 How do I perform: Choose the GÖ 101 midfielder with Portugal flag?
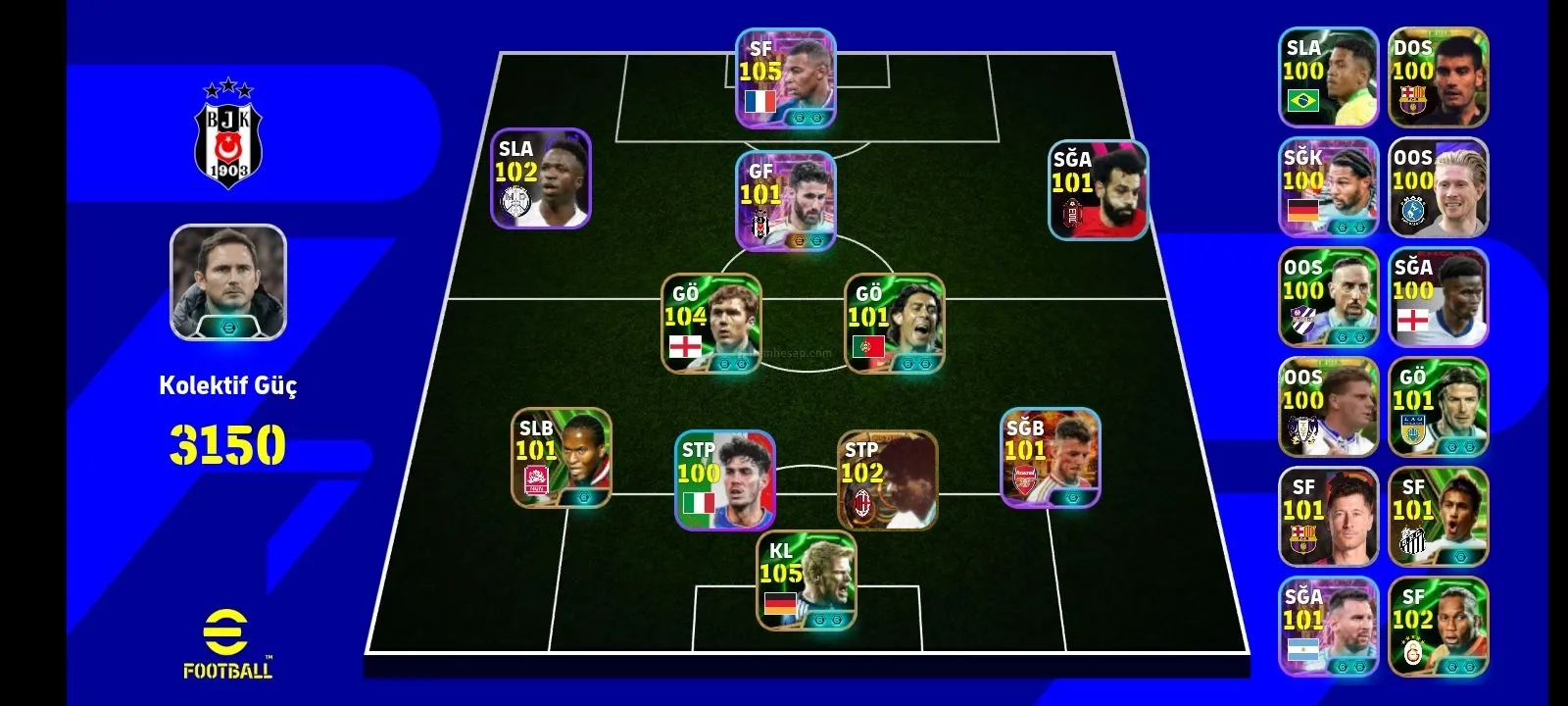click(x=895, y=323)
